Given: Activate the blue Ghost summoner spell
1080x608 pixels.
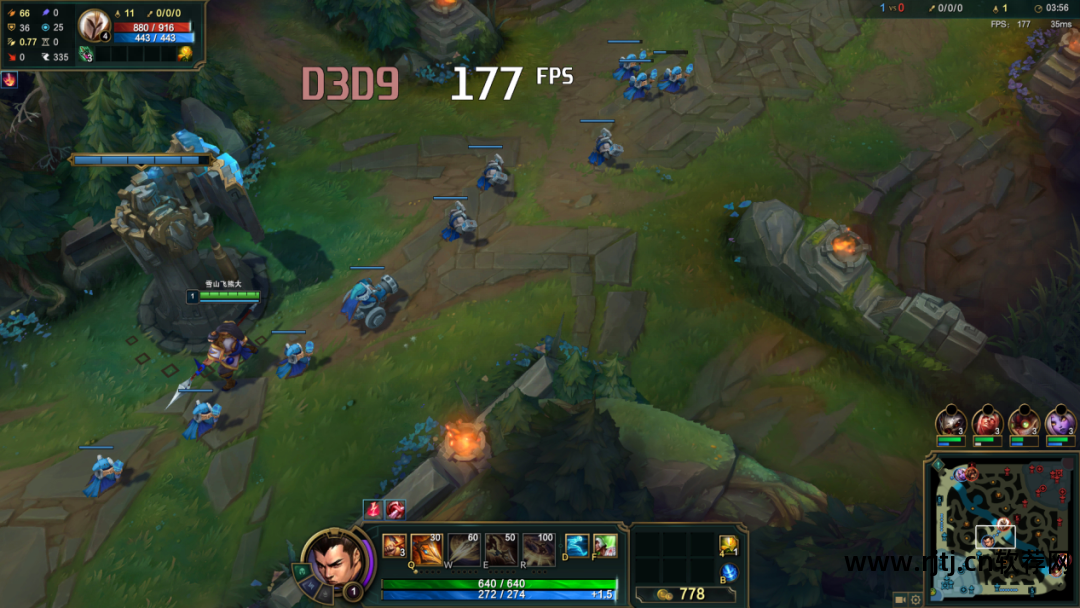Looking at the screenshot, I should [577, 546].
